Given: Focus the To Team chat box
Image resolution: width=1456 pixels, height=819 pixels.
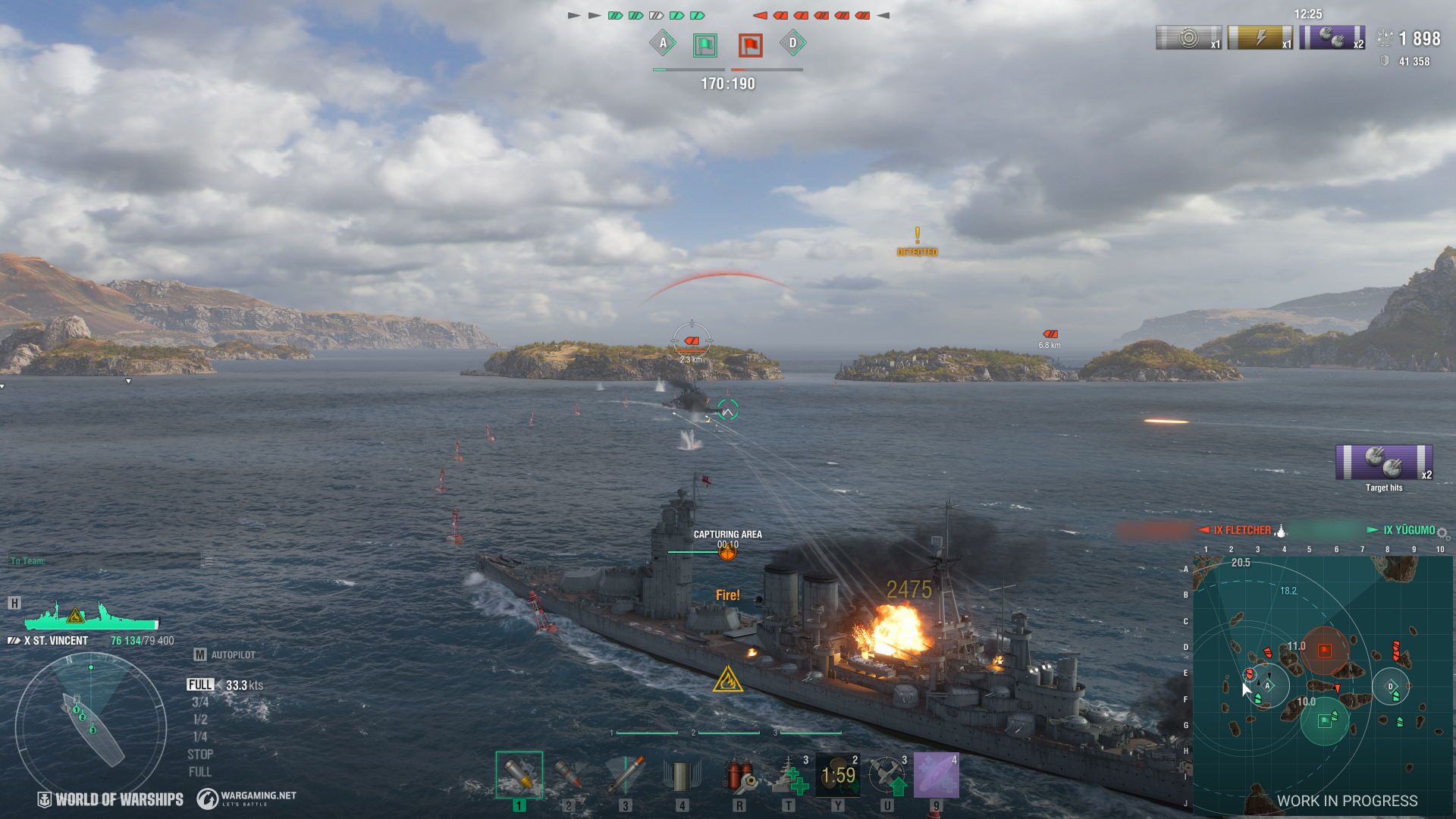Looking at the screenshot, I should 106,561.
